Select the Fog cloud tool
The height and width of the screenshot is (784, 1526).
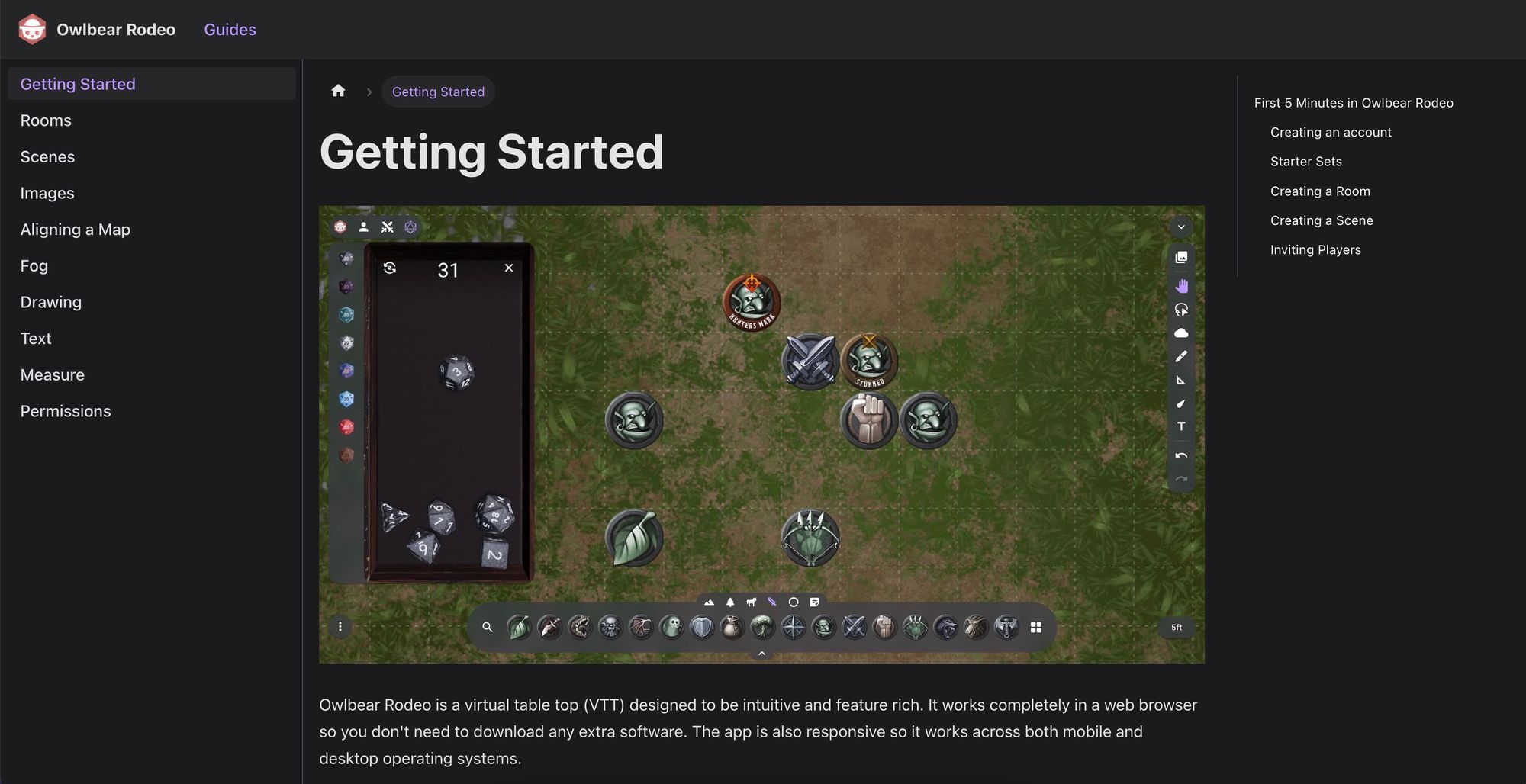click(x=1181, y=333)
